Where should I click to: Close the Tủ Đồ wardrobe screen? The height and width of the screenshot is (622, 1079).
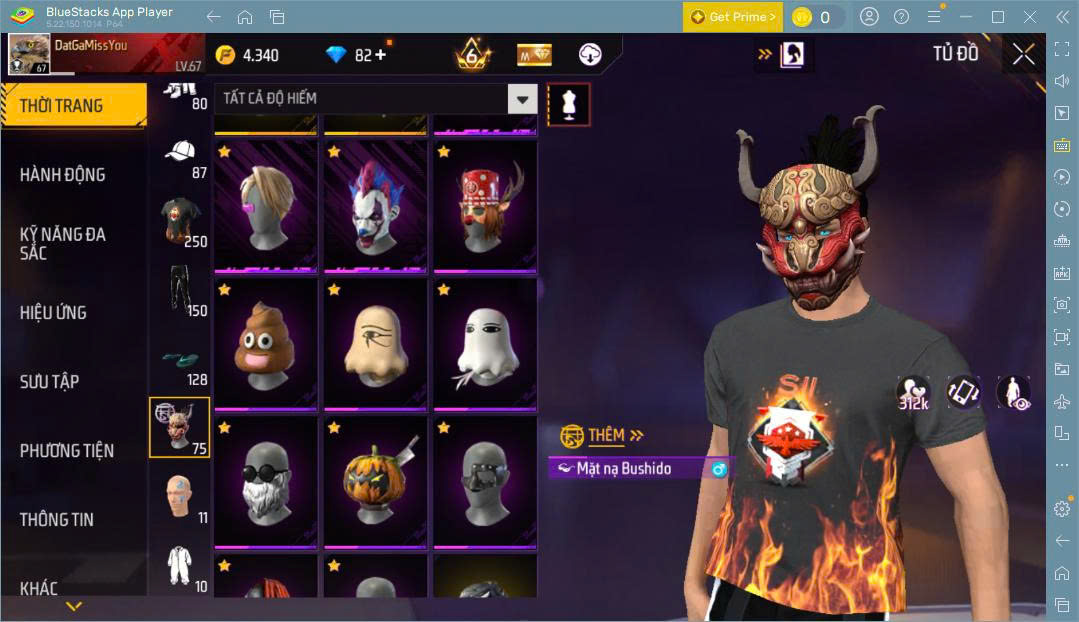pyautogui.click(x=1023, y=54)
